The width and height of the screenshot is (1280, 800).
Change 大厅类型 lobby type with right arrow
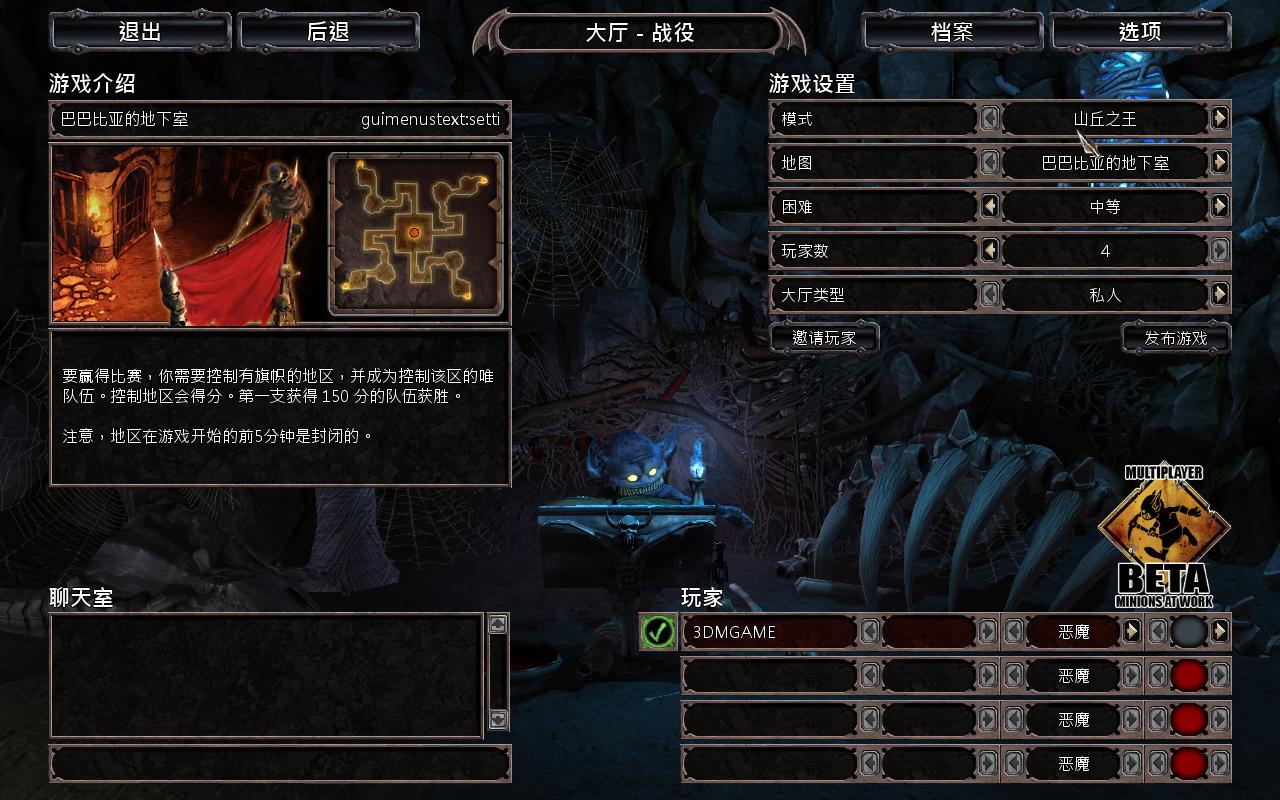[1219, 295]
